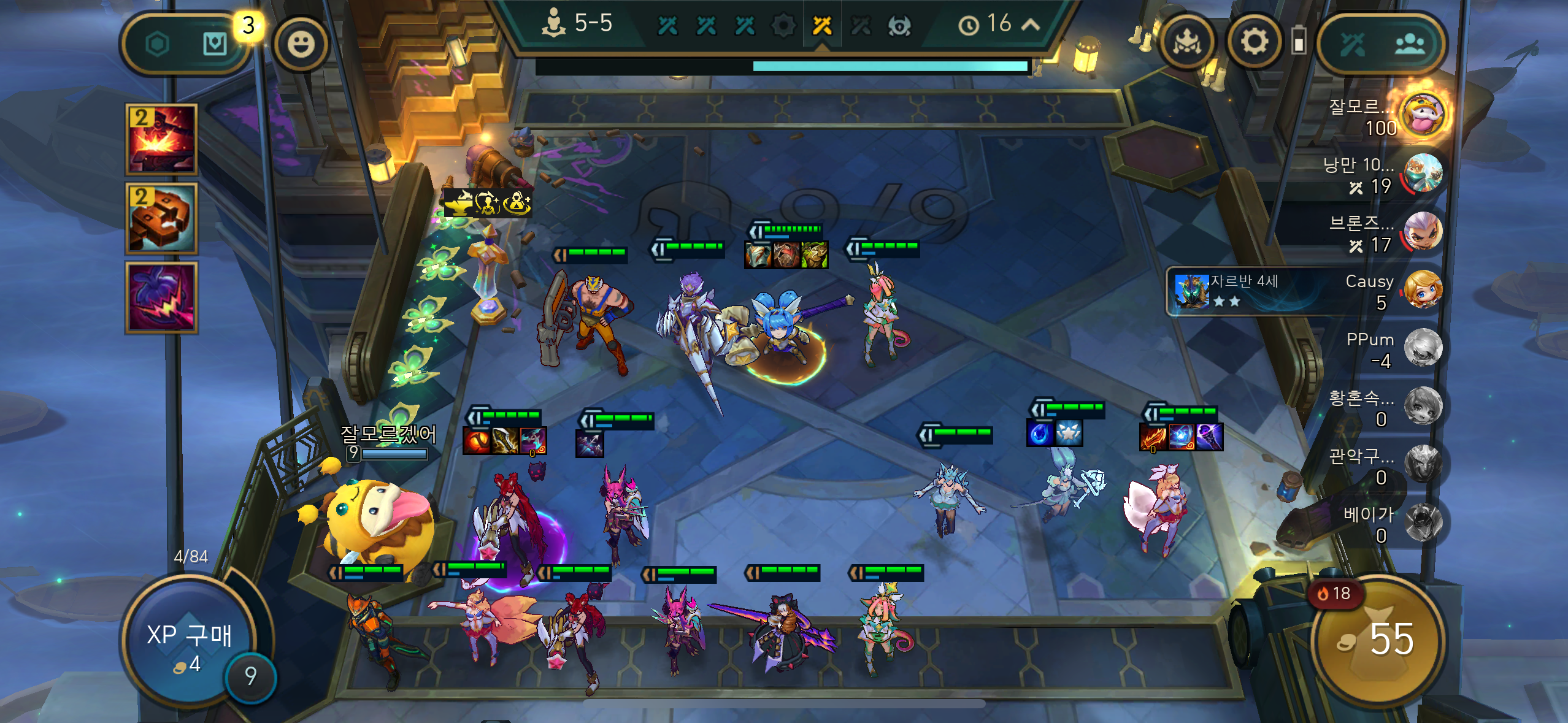1568x723 pixels.
Task: Expand the stage round tracker arrow
Action: coord(1031,25)
